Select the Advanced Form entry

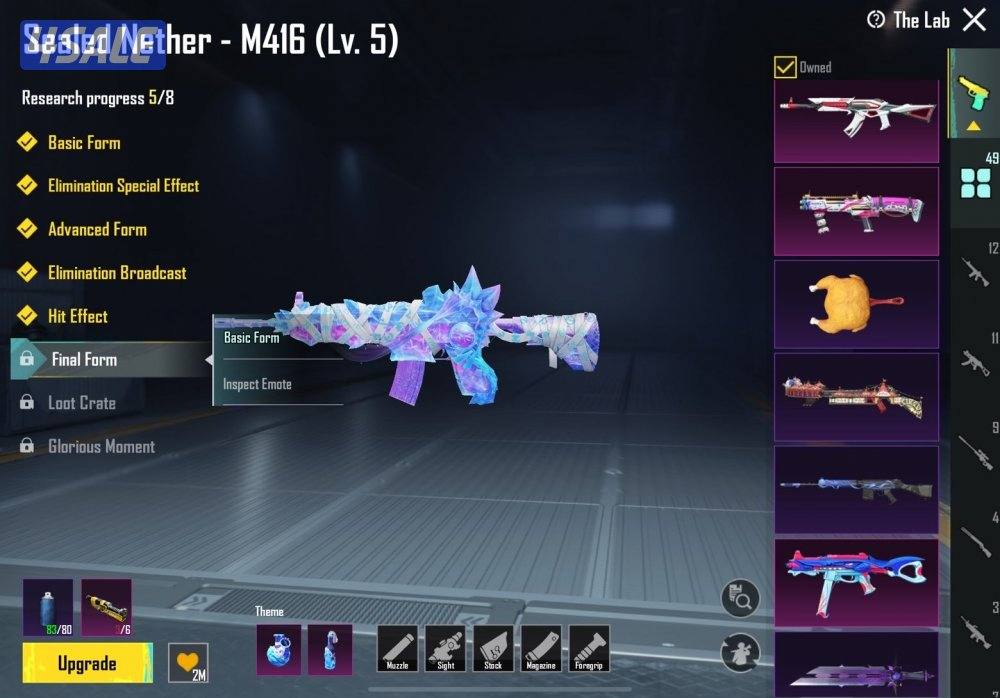(97, 229)
